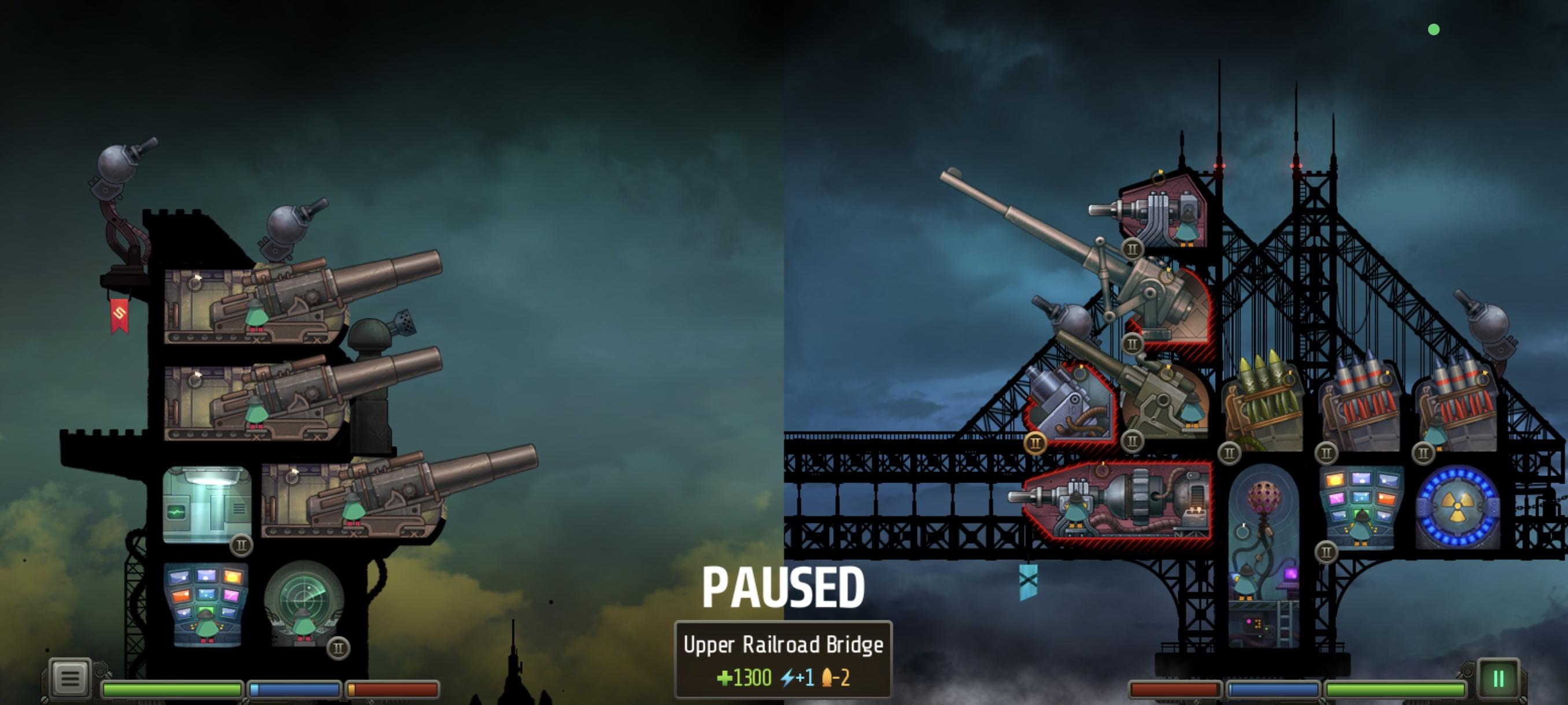Click the pause badge on the medical bay
The width and height of the screenshot is (1568, 705).
coord(241,545)
